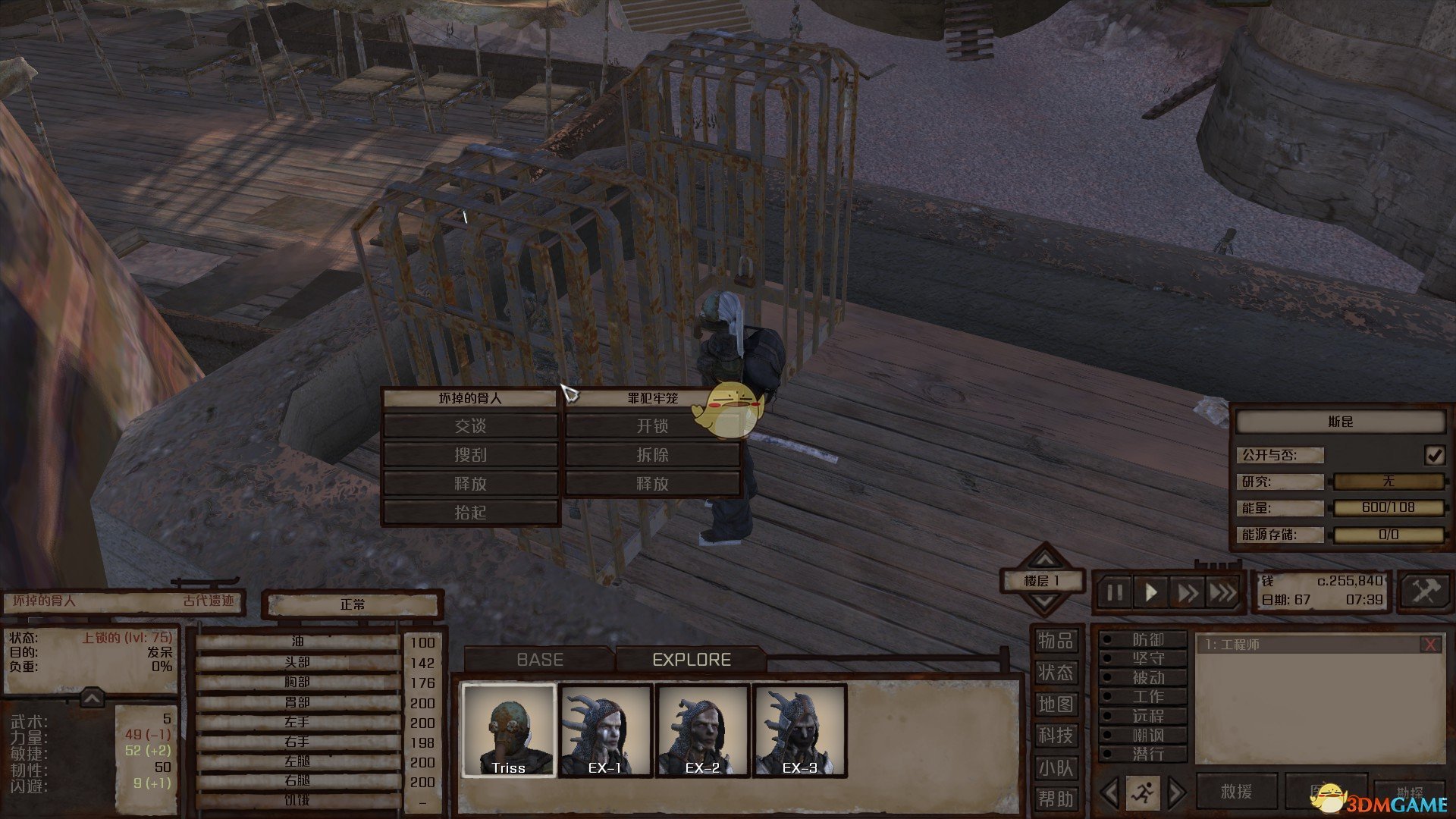Open the 科技 research panel
This screenshot has height=819, width=1456.
[1056, 736]
